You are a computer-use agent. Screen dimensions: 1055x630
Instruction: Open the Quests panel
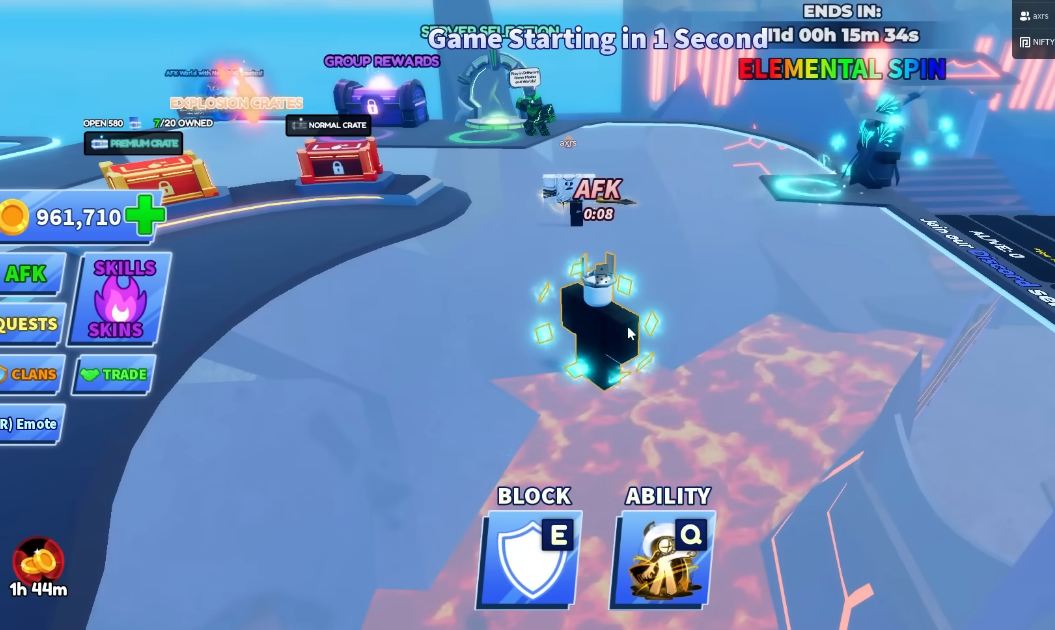(x=30, y=324)
